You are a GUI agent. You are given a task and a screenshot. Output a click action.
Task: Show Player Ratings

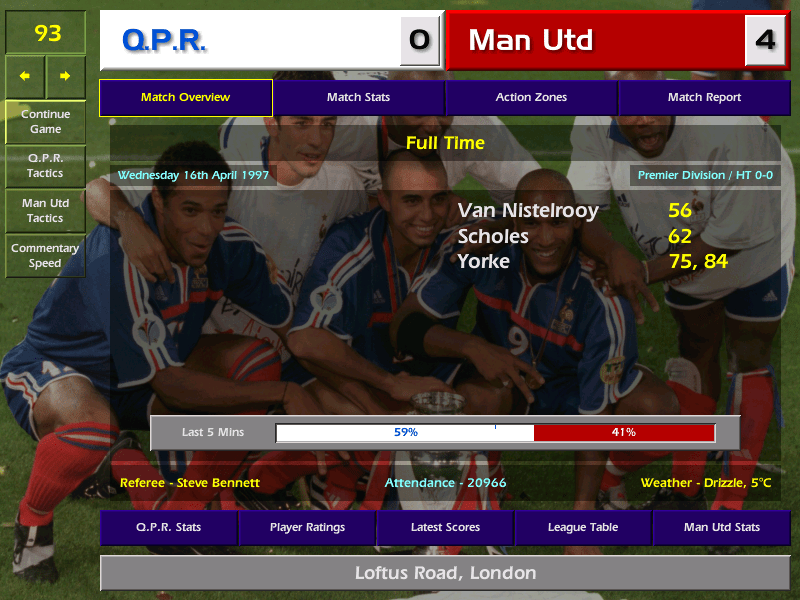[x=307, y=527]
